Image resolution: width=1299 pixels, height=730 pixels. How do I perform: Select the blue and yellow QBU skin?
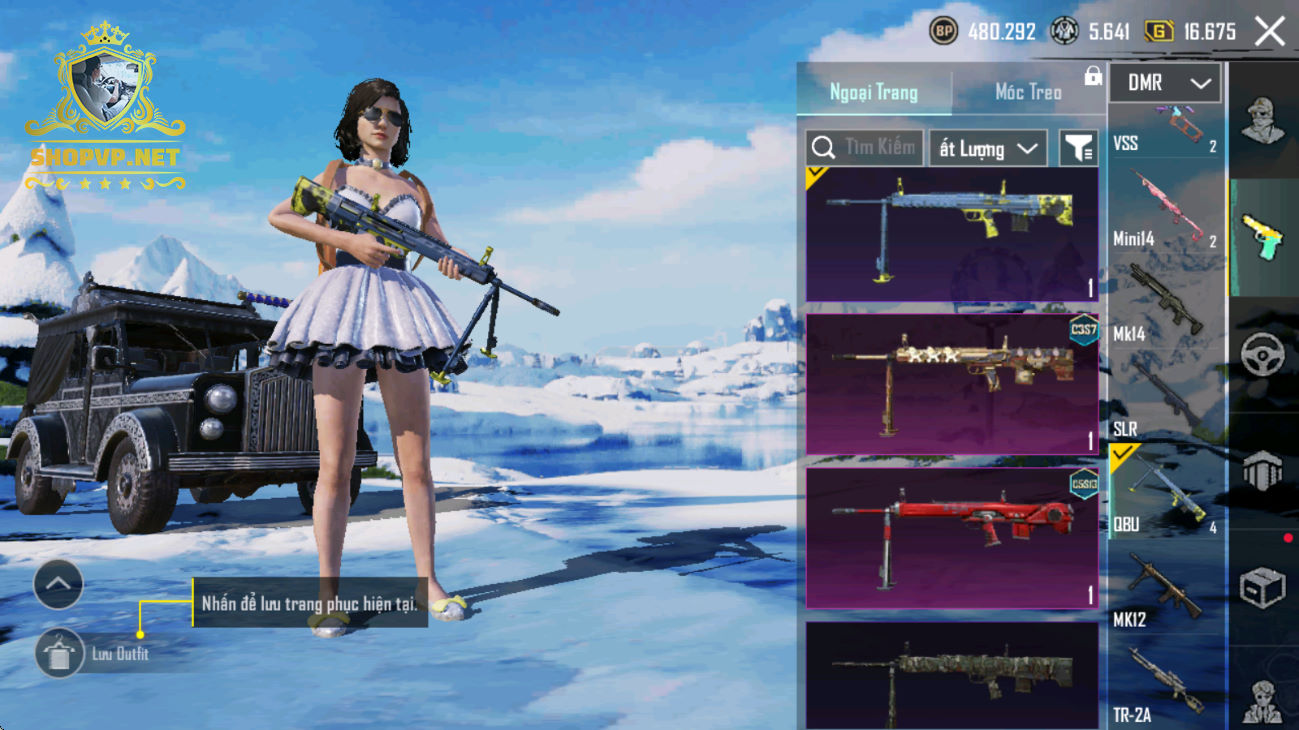tap(951, 235)
